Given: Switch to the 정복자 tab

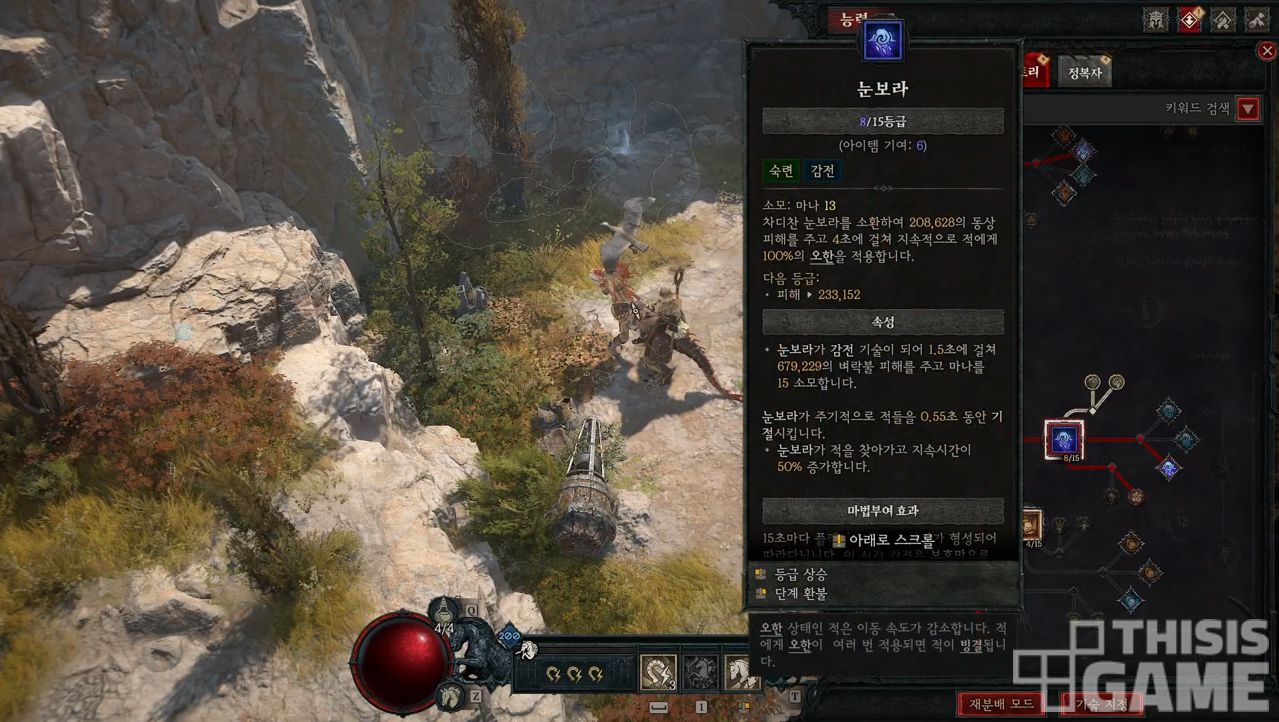Looking at the screenshot, I should (1084, 73).
